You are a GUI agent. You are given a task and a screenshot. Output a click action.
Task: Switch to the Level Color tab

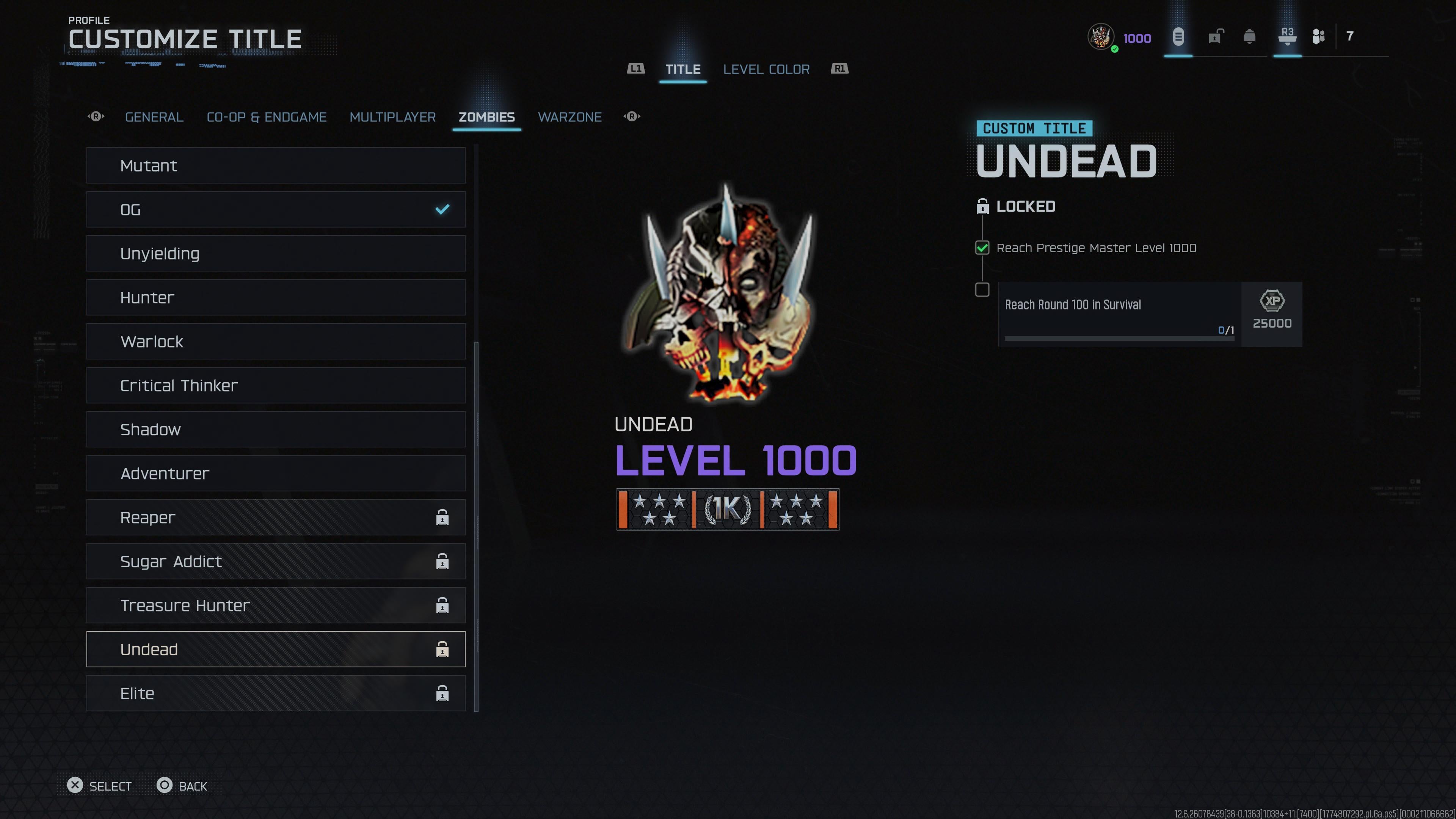click(x=766, y=69)
